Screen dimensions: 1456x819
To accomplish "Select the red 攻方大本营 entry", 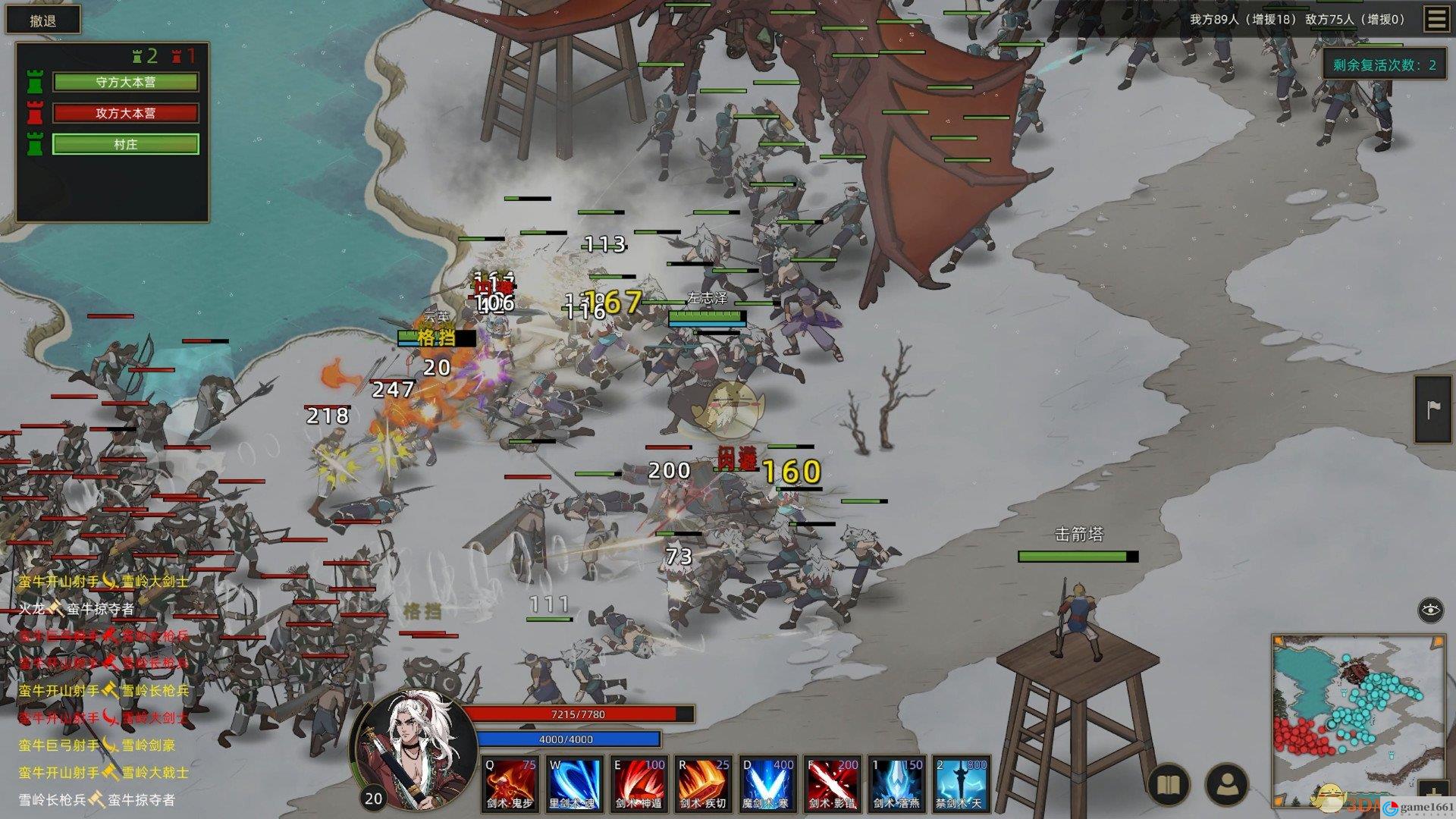I will point(126,113).
